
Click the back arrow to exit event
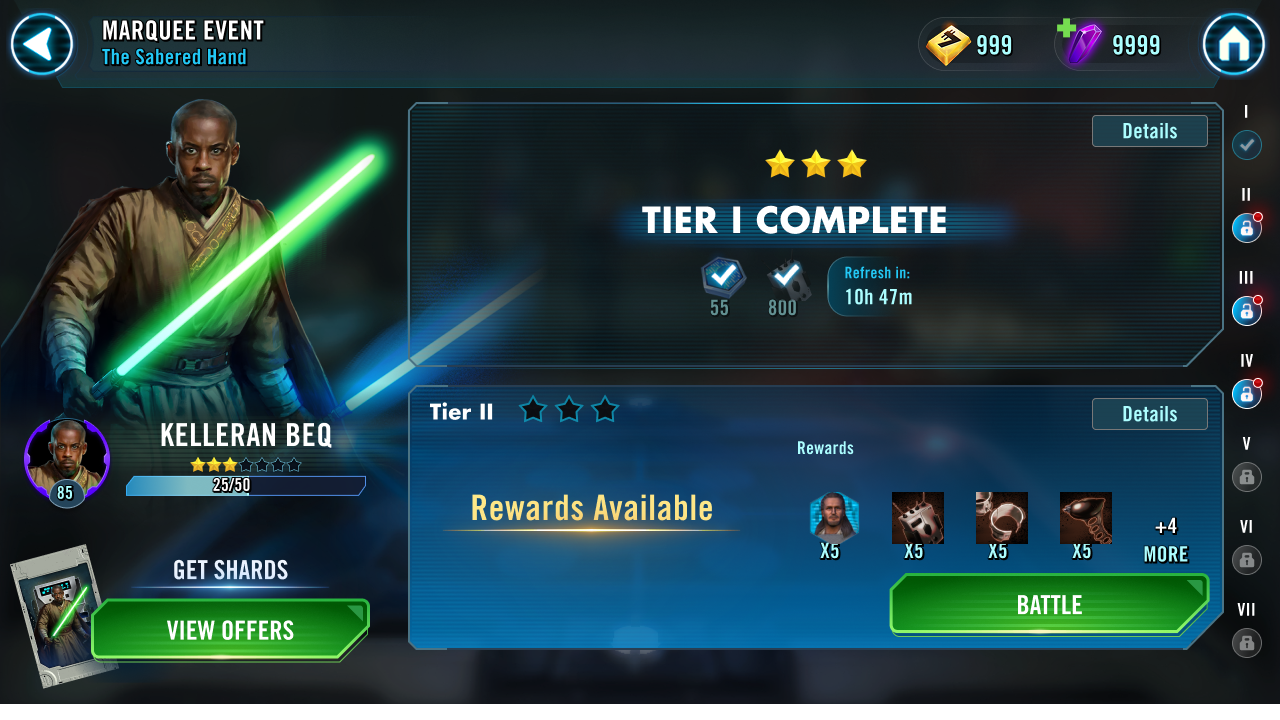(x=42, y=44)
